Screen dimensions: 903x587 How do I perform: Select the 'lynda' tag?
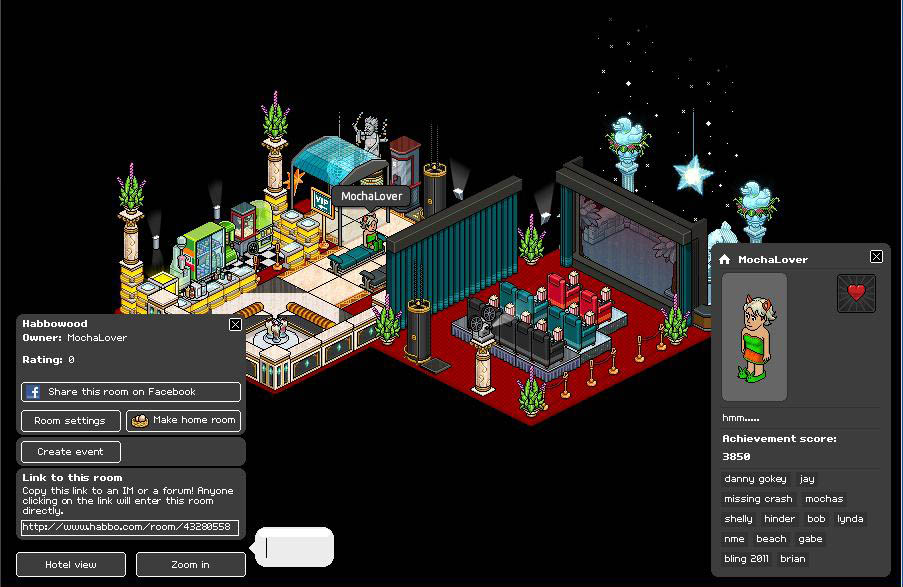[x=850, y=519]
